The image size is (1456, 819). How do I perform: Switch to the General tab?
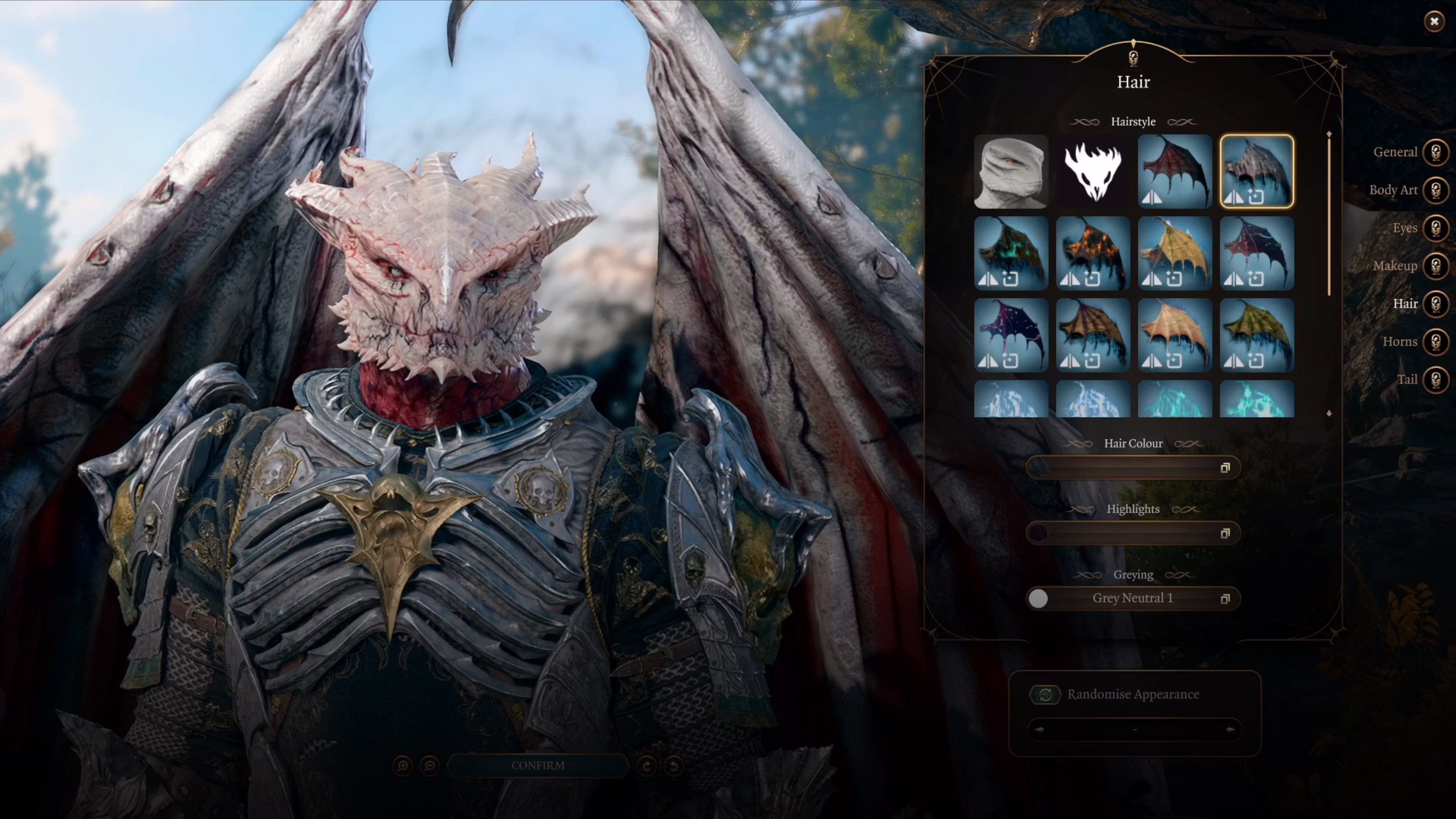click(x=1436, y=152)
